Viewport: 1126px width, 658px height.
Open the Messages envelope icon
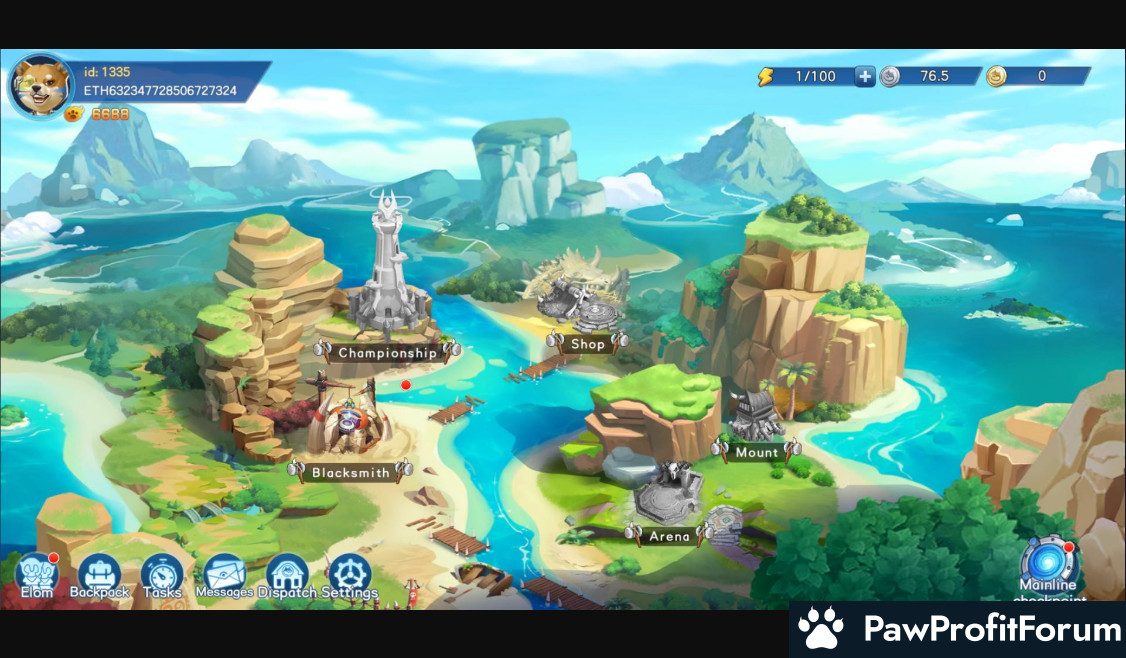[224, 575]
